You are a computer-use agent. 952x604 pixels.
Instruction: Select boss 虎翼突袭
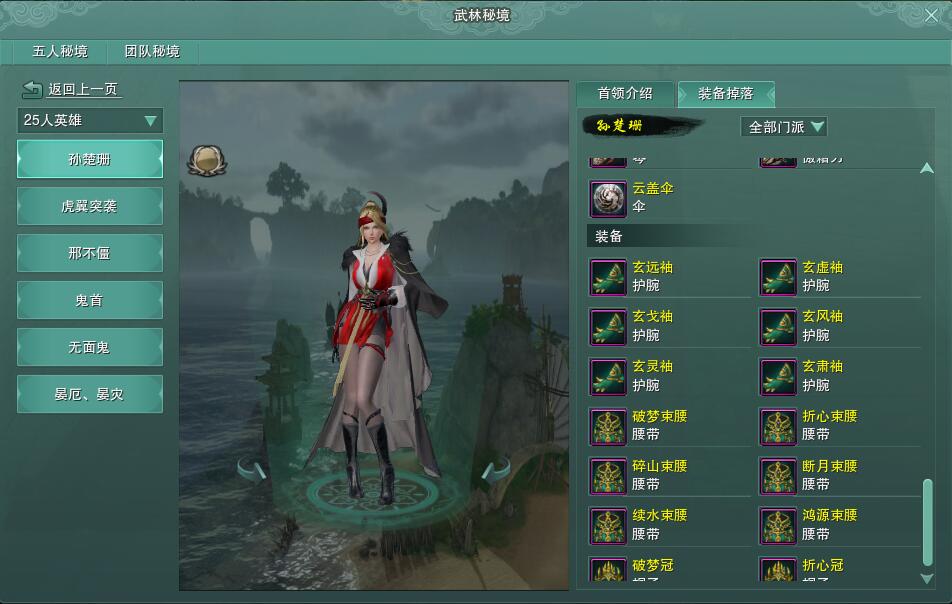click(x=90, y=206)
